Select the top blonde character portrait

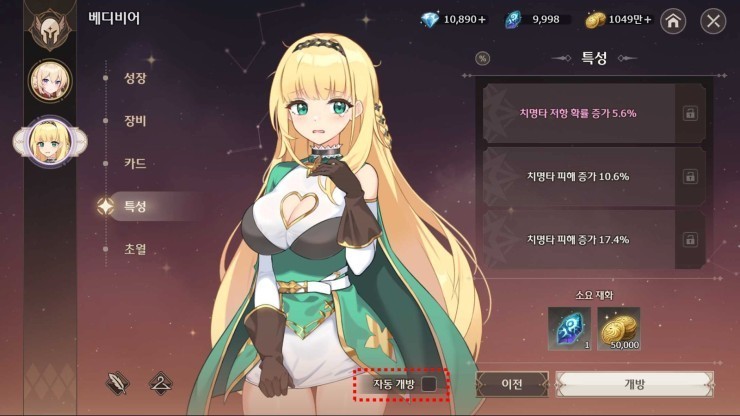click(49, 81)
